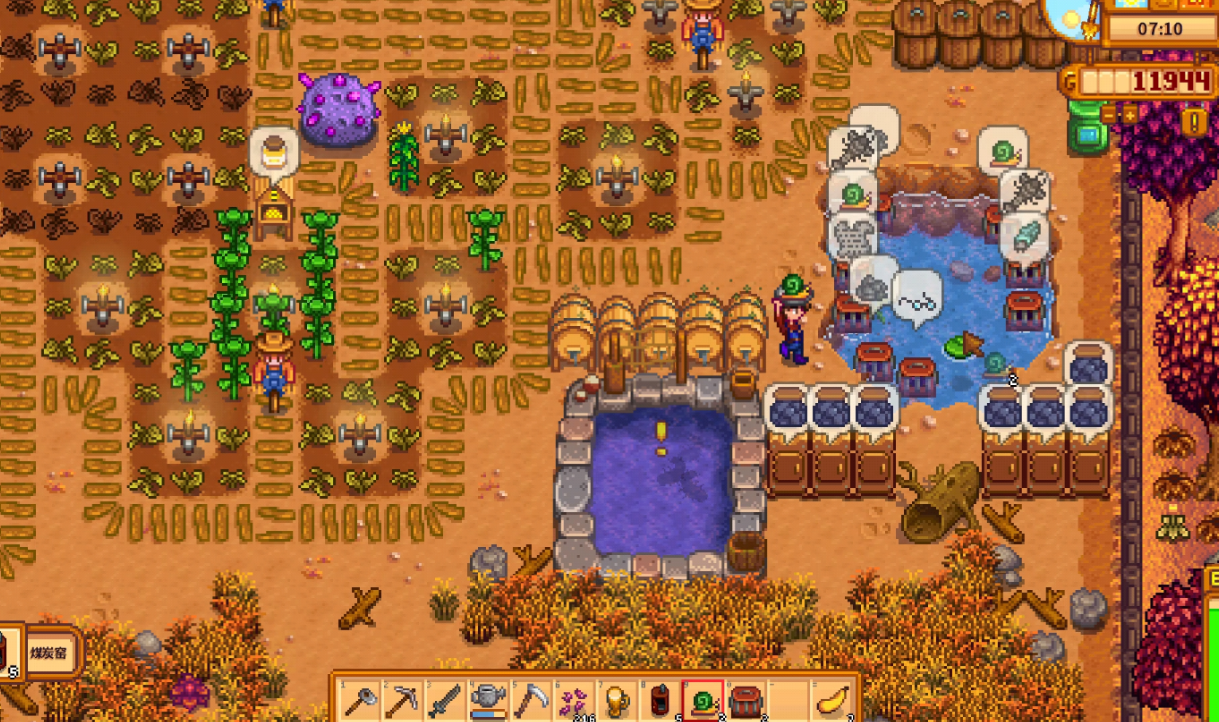Select the charcoal kiln hotbar slot

pyautogui.click(x=660, y=699)
